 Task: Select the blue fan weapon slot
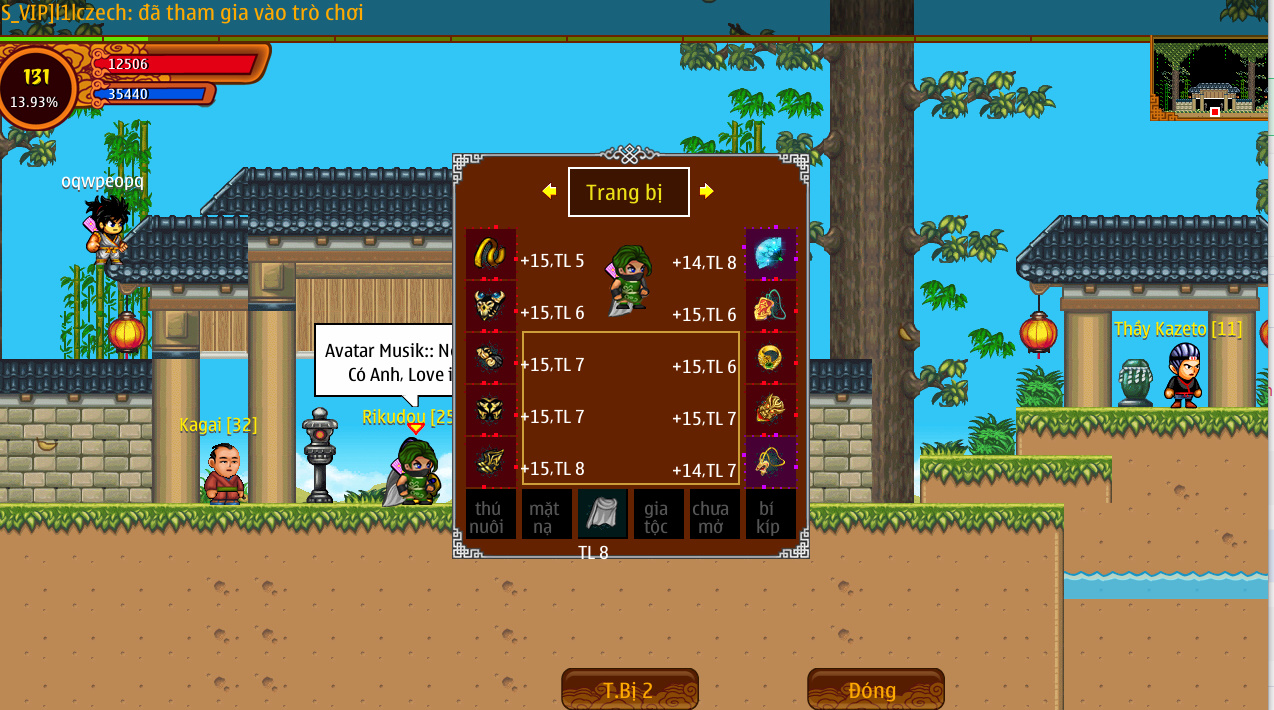click(771, 254)
